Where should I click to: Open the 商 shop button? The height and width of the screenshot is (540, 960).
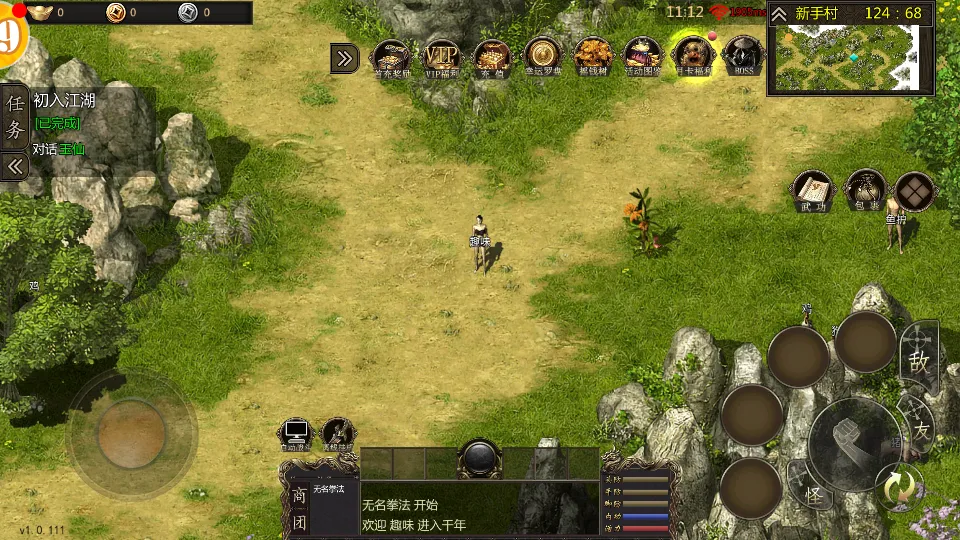[298, 495]
